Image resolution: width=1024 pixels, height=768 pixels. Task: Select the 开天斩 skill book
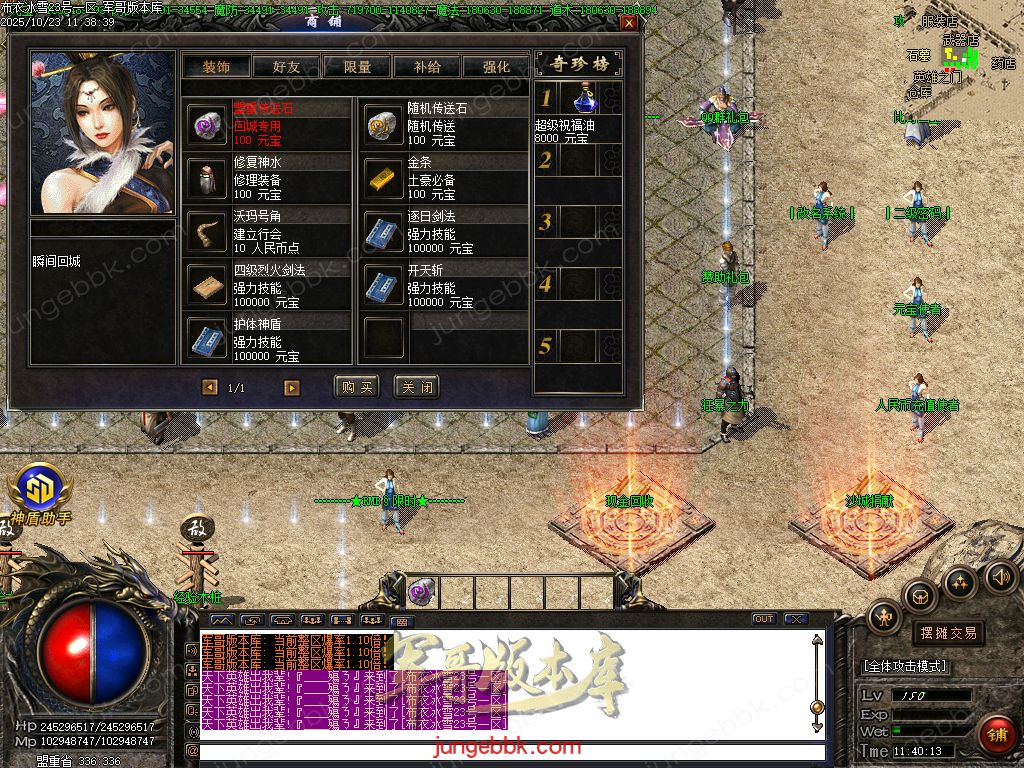coord(382,286)
